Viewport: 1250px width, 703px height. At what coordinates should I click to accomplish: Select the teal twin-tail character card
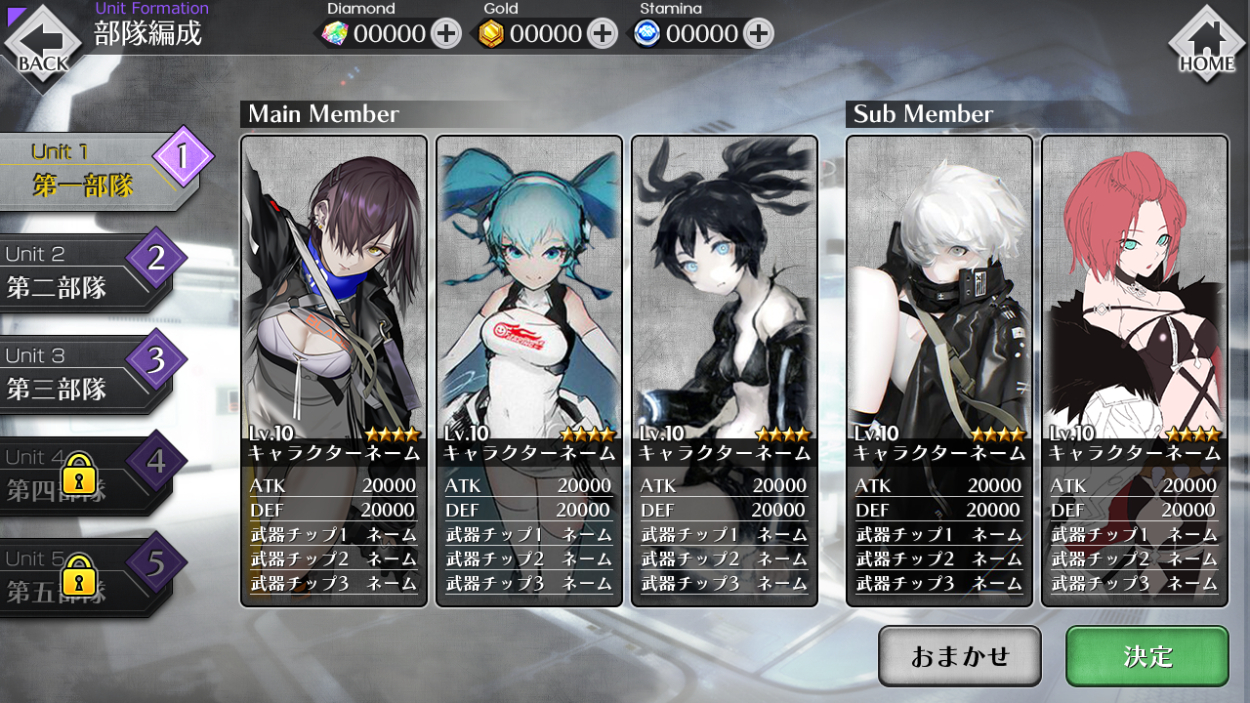(x=529, y=370)
